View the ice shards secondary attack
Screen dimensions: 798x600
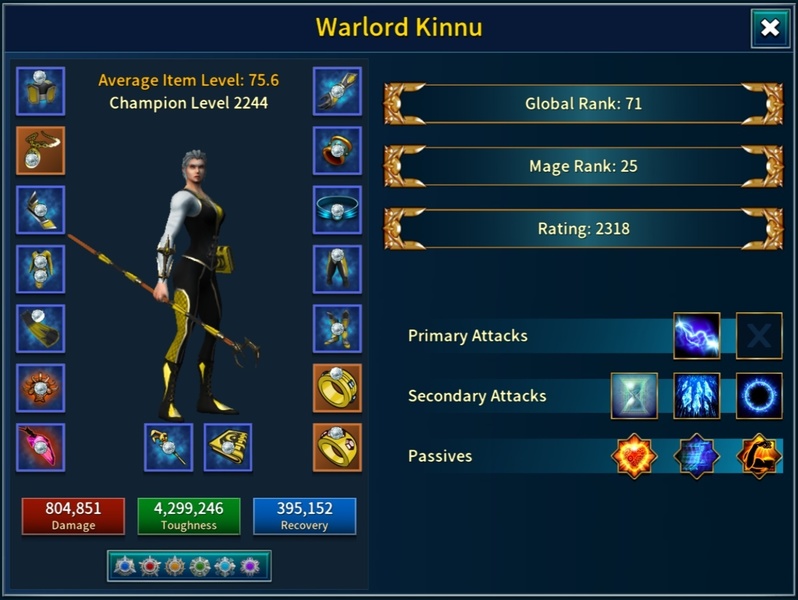coord(697,396)
